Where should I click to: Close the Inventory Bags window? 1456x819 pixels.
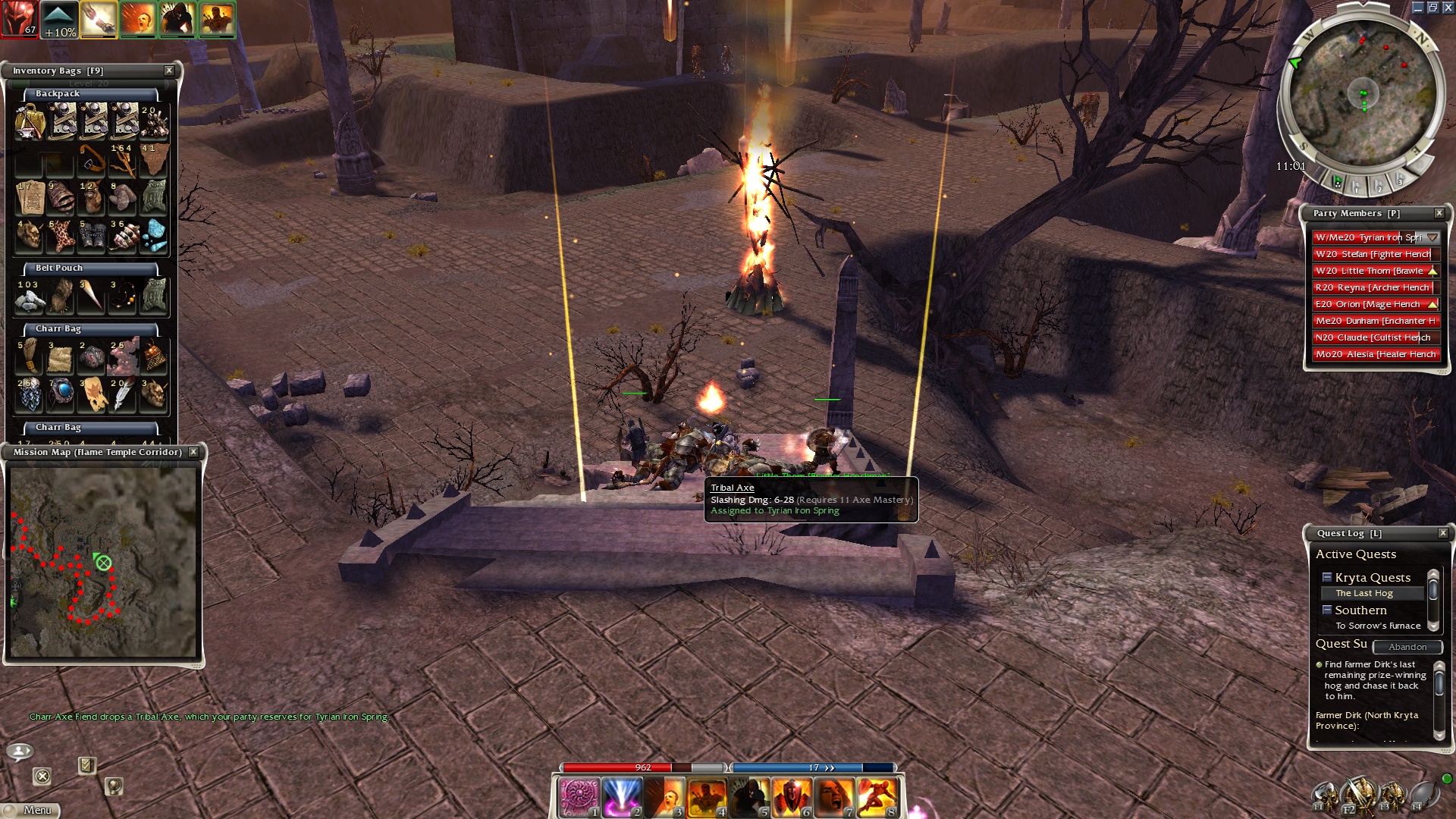pos(169,71)
